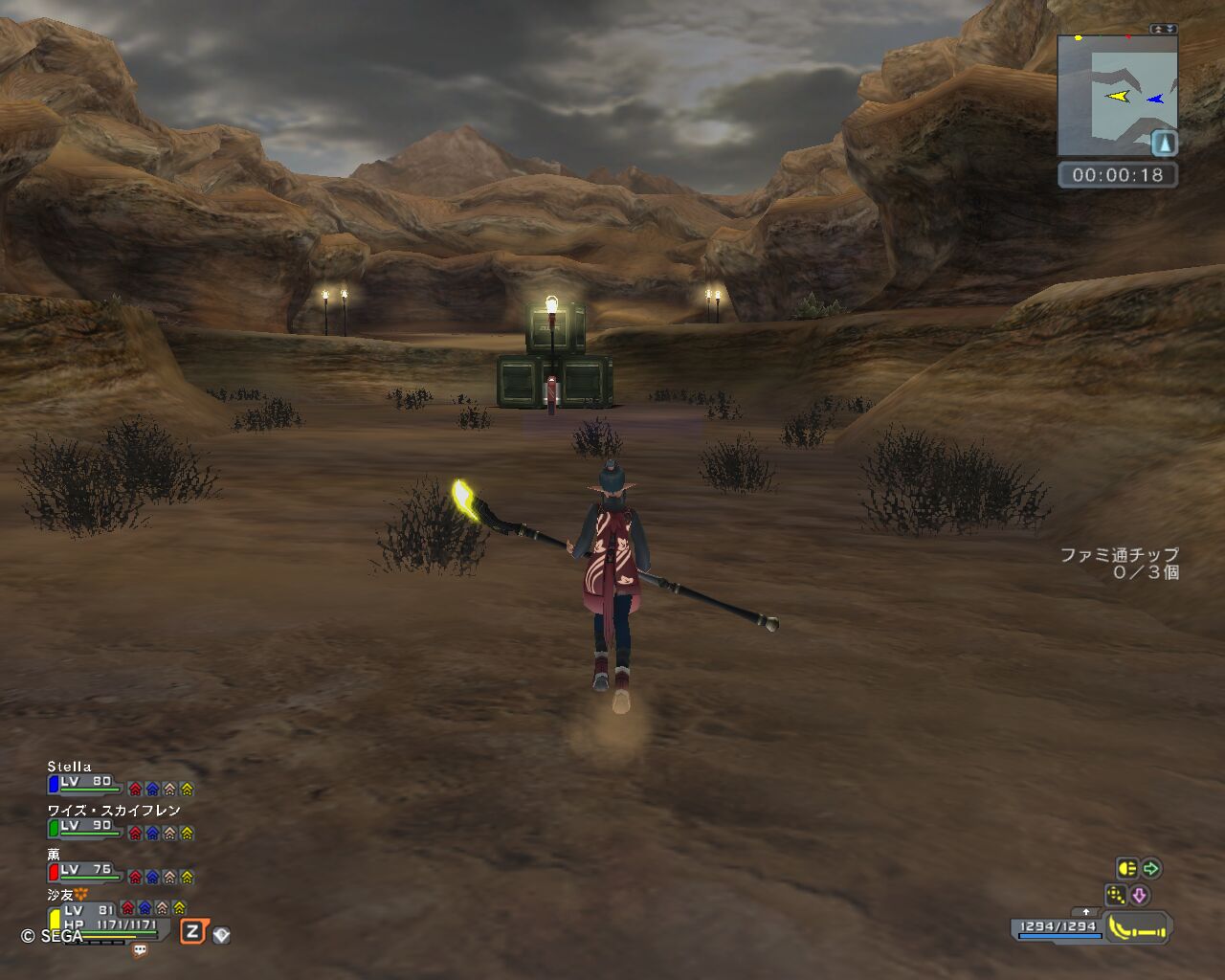
Task: Activate the yellow half-circle technique icon
Action: tap(1126, 868)
